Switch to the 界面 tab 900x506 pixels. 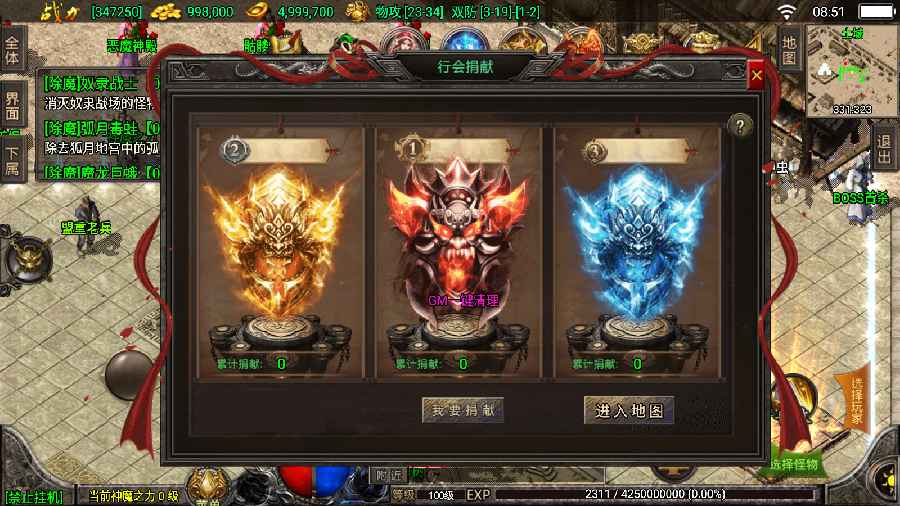[x=12, y=106]
